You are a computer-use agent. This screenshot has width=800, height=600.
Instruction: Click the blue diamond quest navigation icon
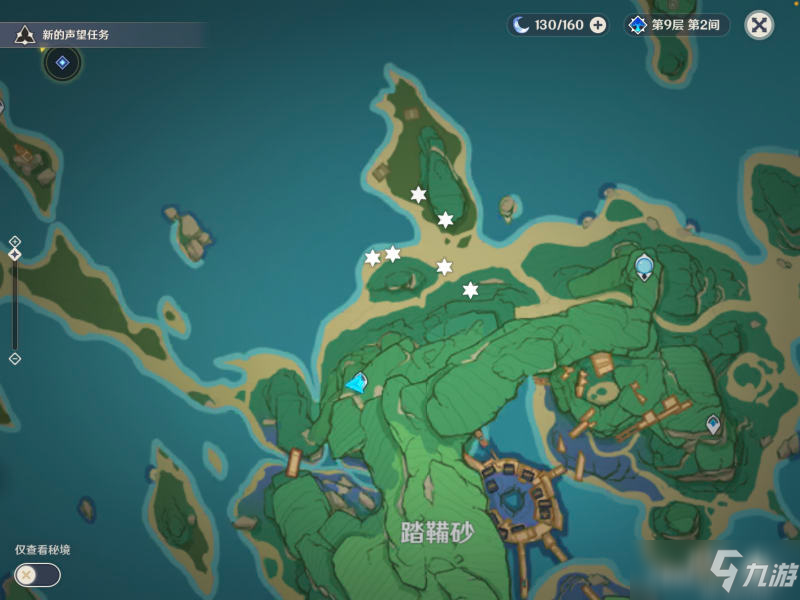pyautogui.click(x=62, y=63)
